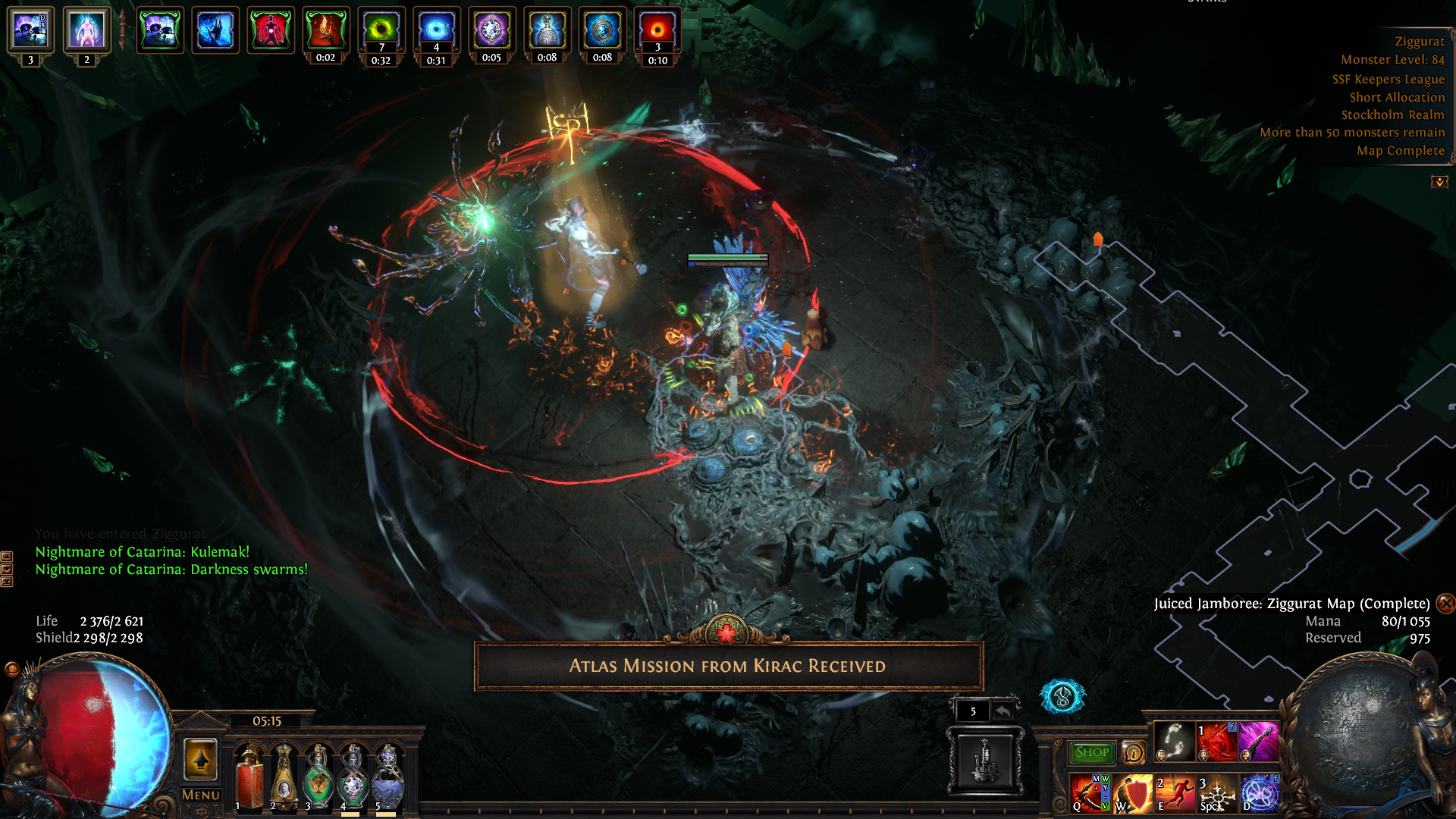Image resolution: width=1456 pixels, height=819 pixels.
Task: Click the orange info speech bubble icon
Action: tap(1134, 753)
